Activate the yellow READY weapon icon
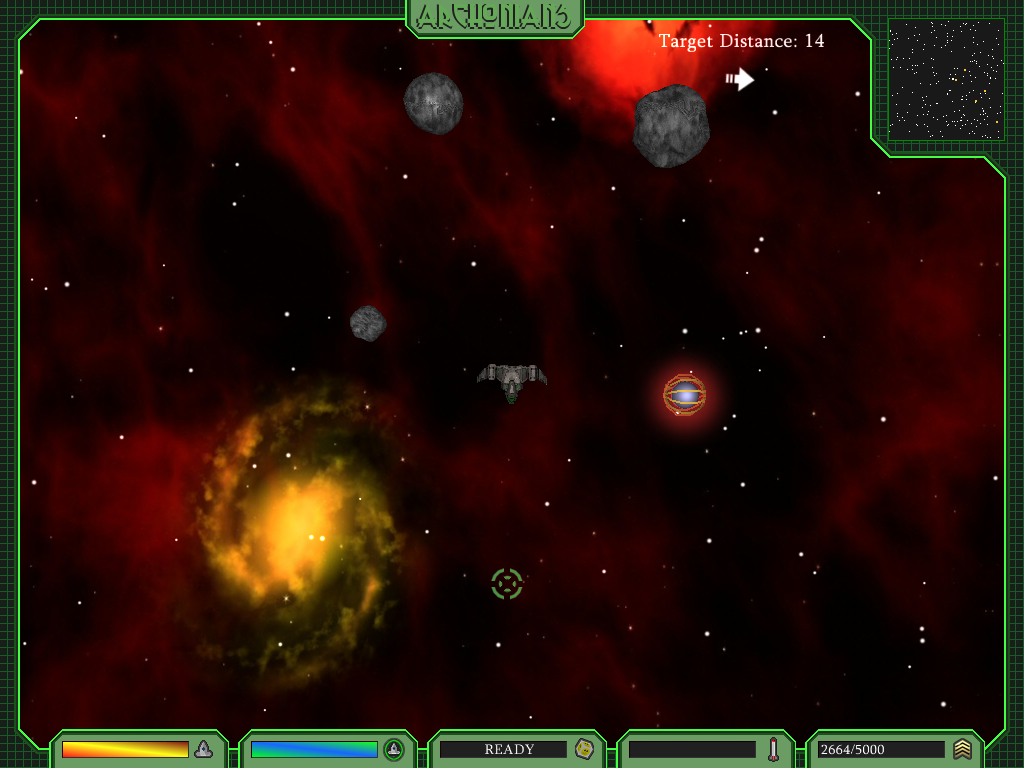The height and width of the screenshot is (768, 1024). tap(584, 749)
